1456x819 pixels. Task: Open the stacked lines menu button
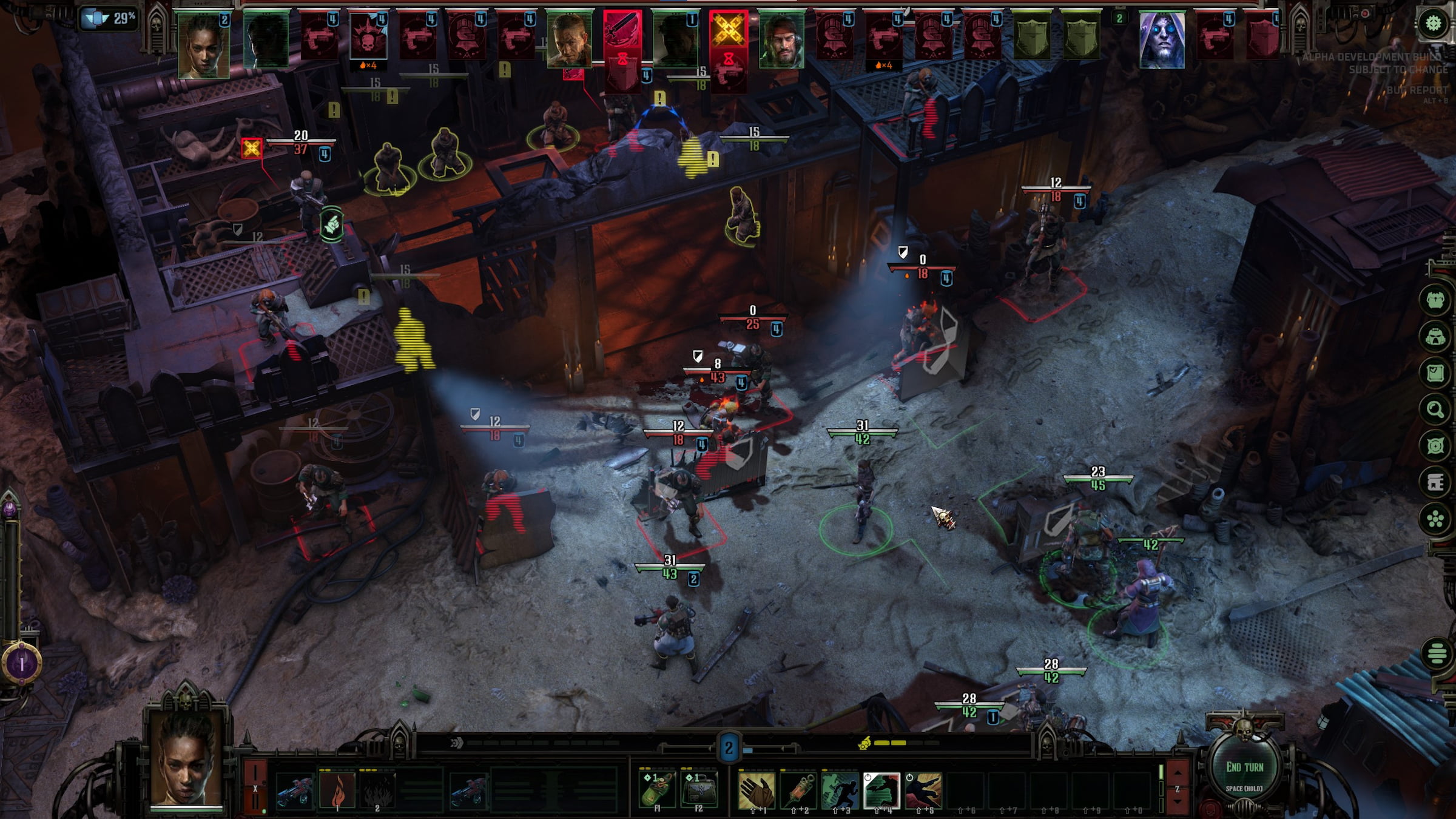1436,654
